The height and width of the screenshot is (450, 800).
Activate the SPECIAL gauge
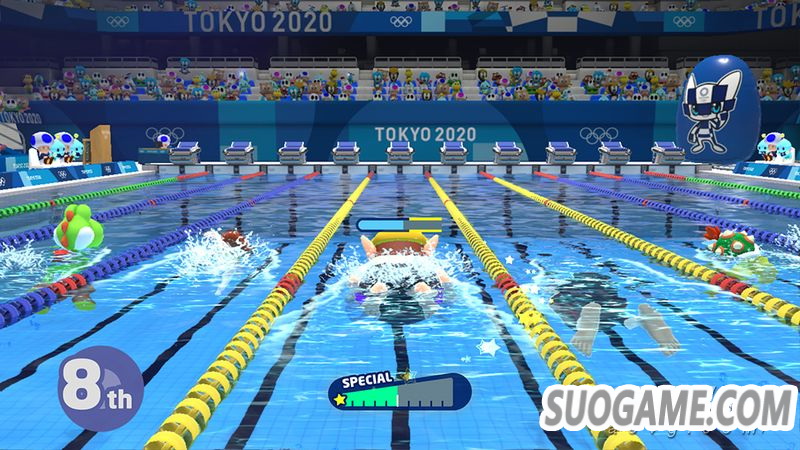tap(400, 393)
